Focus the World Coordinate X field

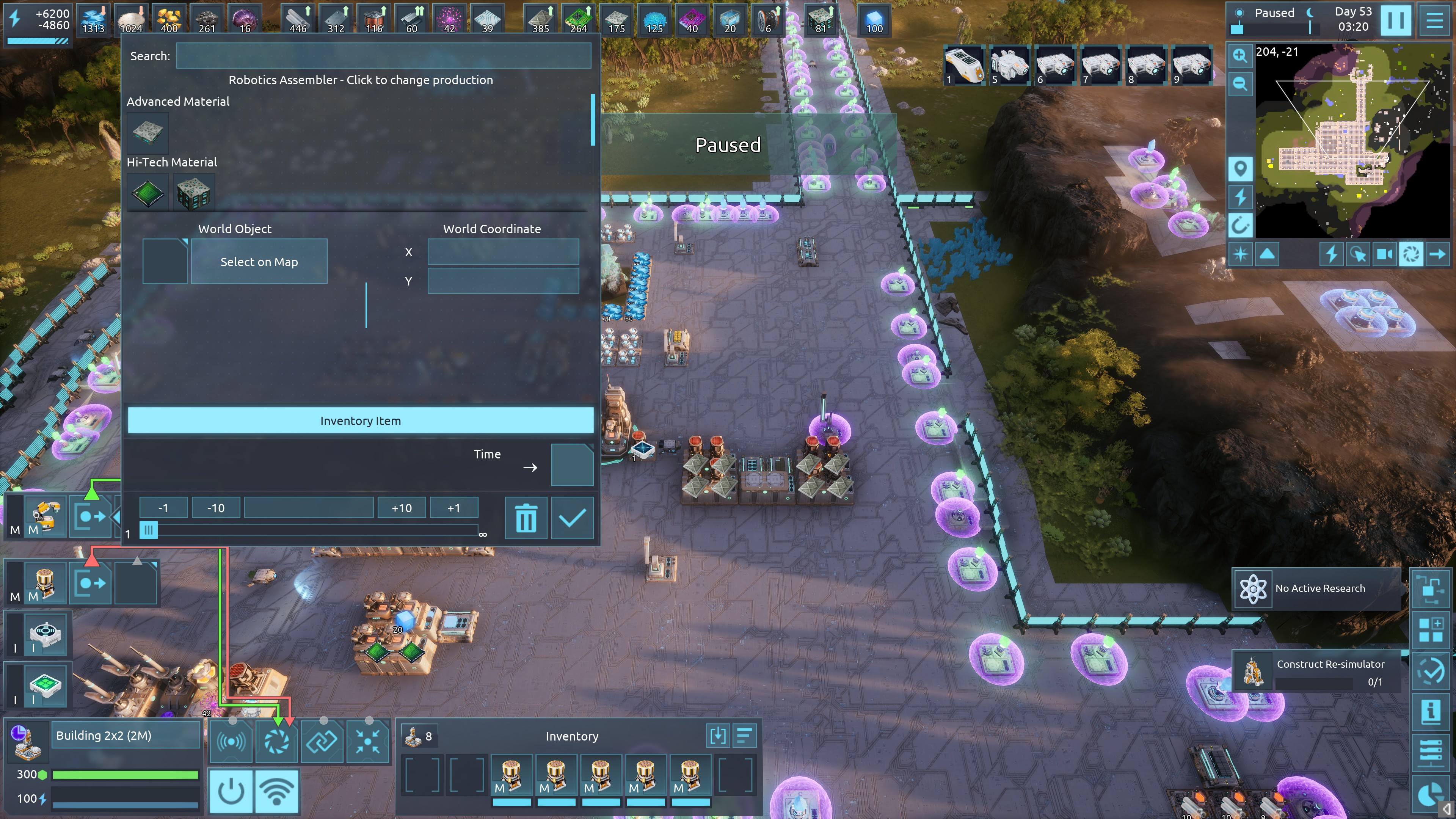pyautogui.click(x=503, y=252)
